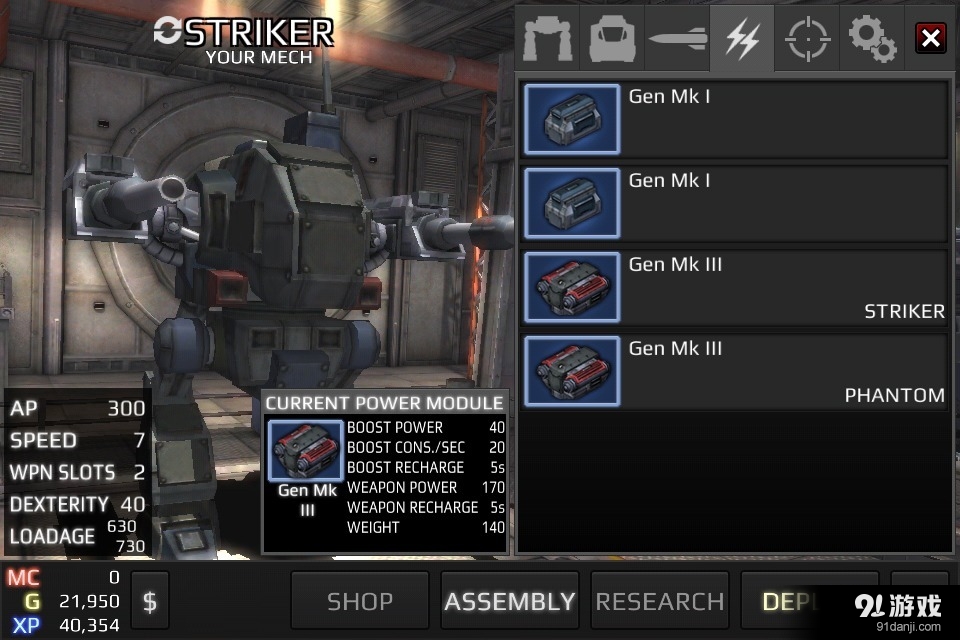Select the missile weapons tab

(677, 39)
